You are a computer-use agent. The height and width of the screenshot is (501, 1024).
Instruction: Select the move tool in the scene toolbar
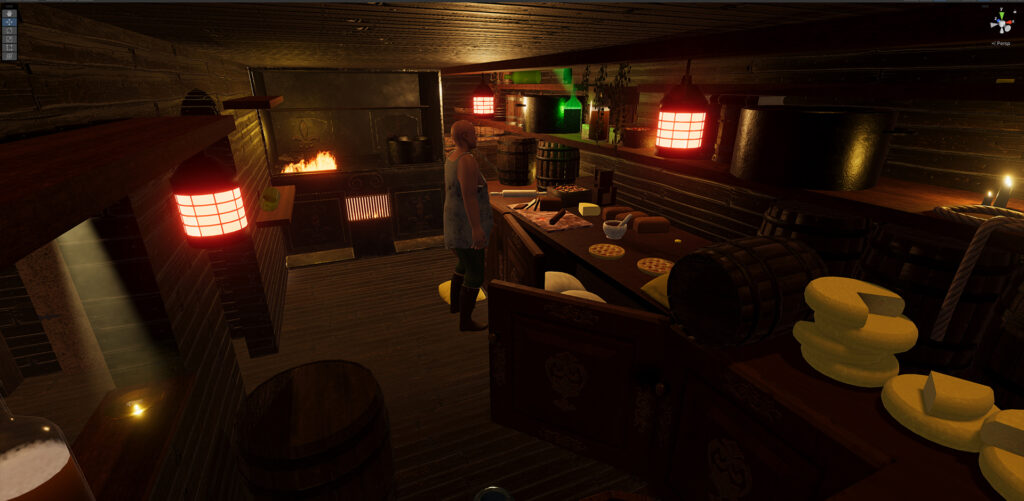coord(9,22)
